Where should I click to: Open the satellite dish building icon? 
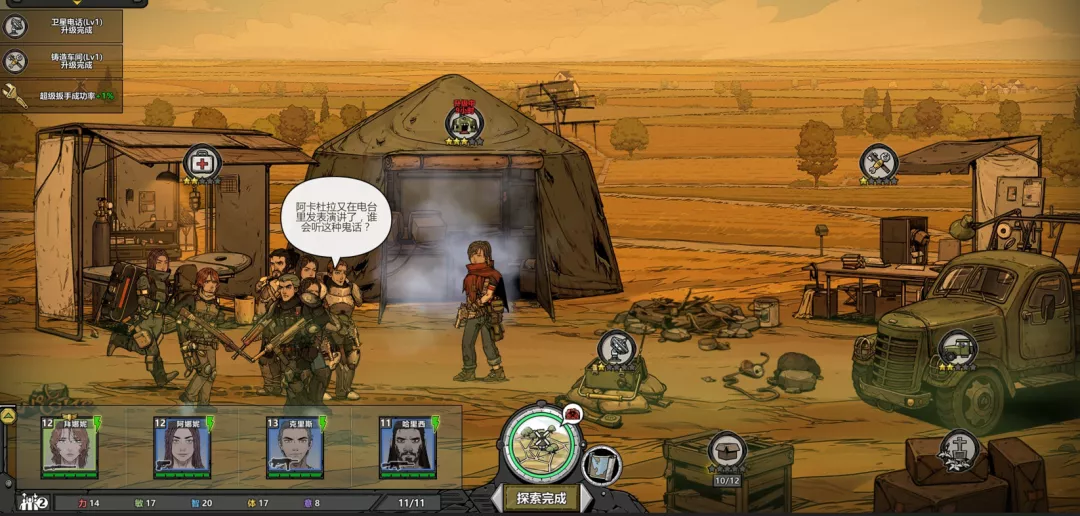pyautogui.click(x=617, y=348)
